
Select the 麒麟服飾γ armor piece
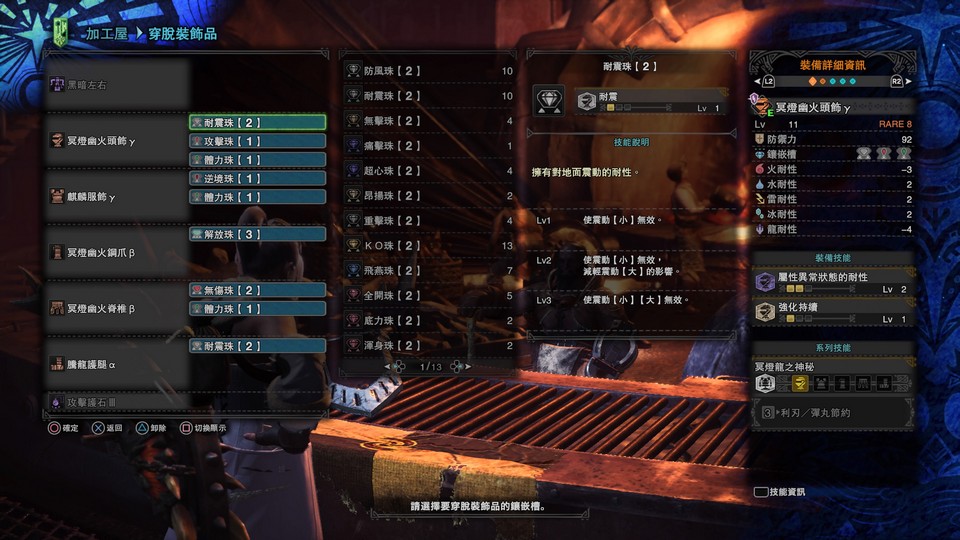(118, 197)
